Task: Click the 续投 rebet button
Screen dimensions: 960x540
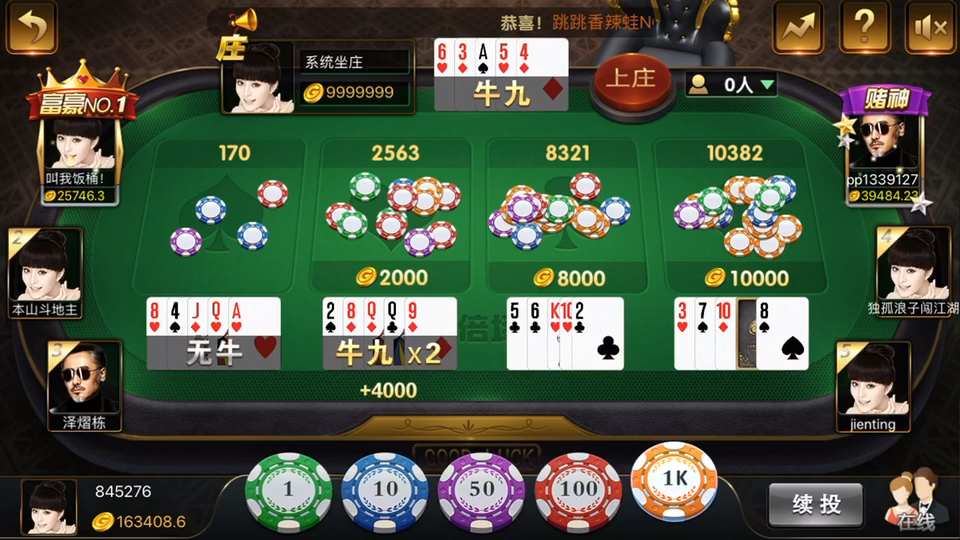Action: click(816, 505)
